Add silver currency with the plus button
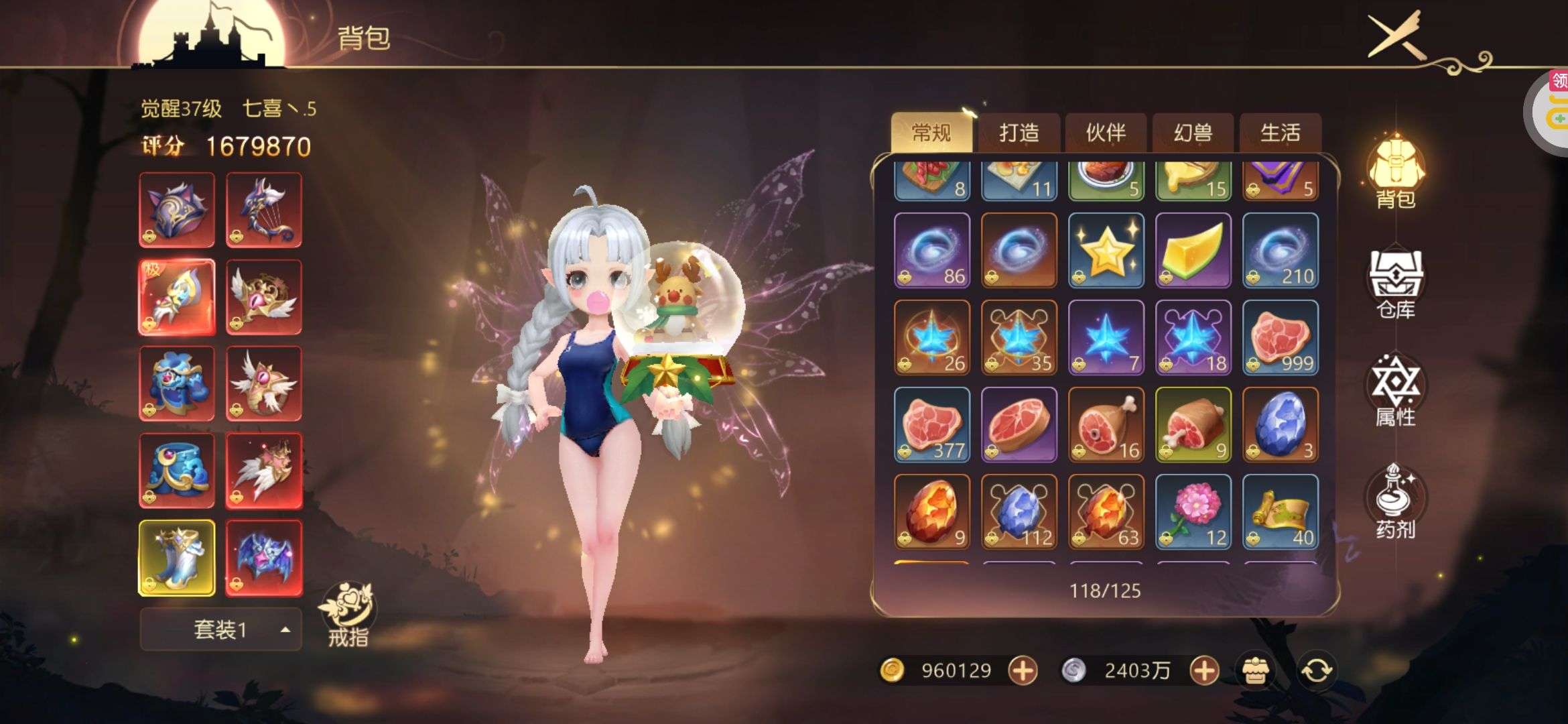Viewport: 1568px width, 724px height. [1203, 670]
